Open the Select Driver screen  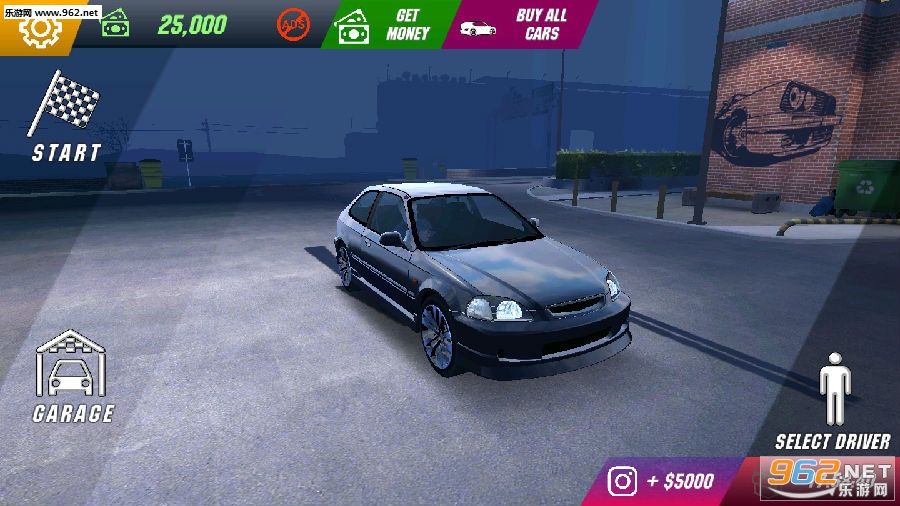coord(832,400)
